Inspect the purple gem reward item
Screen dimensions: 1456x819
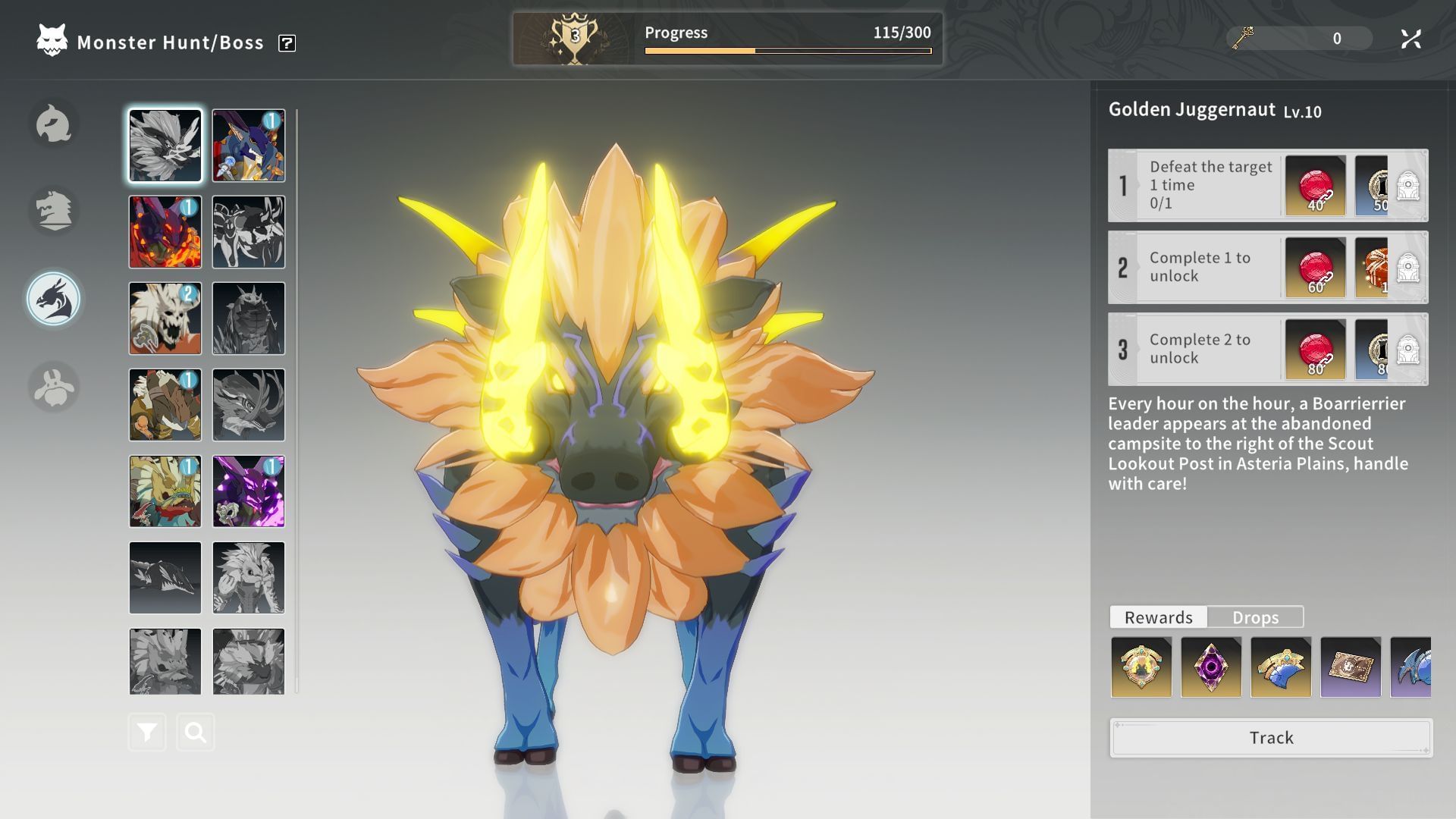click(x=1211, y=667)
